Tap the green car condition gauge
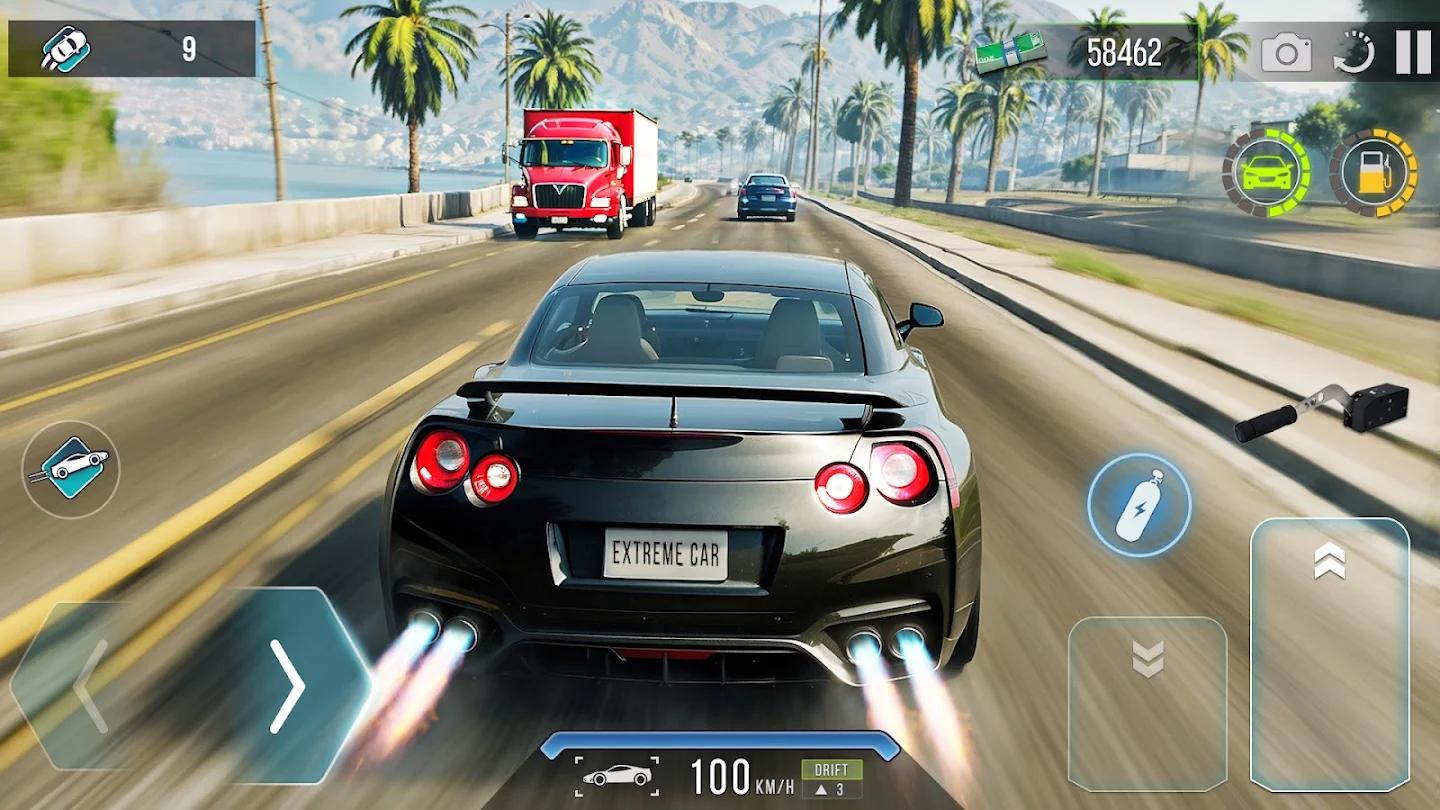Screen dimensions: 1440x810 click(1267, 172)
